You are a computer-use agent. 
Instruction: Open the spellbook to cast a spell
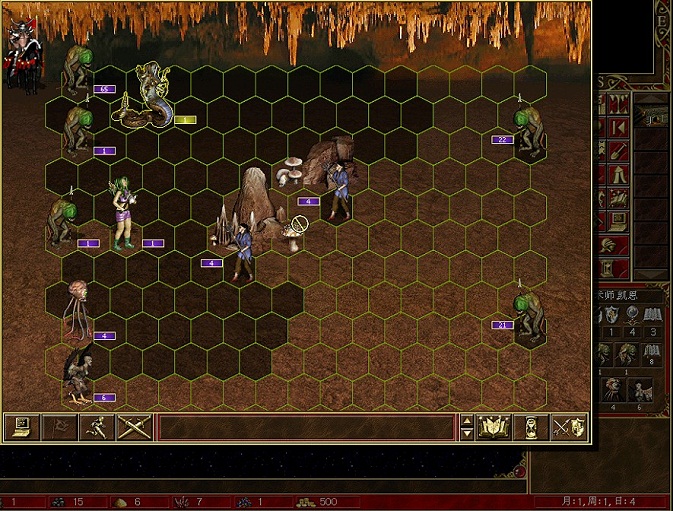tap(494, 427)
